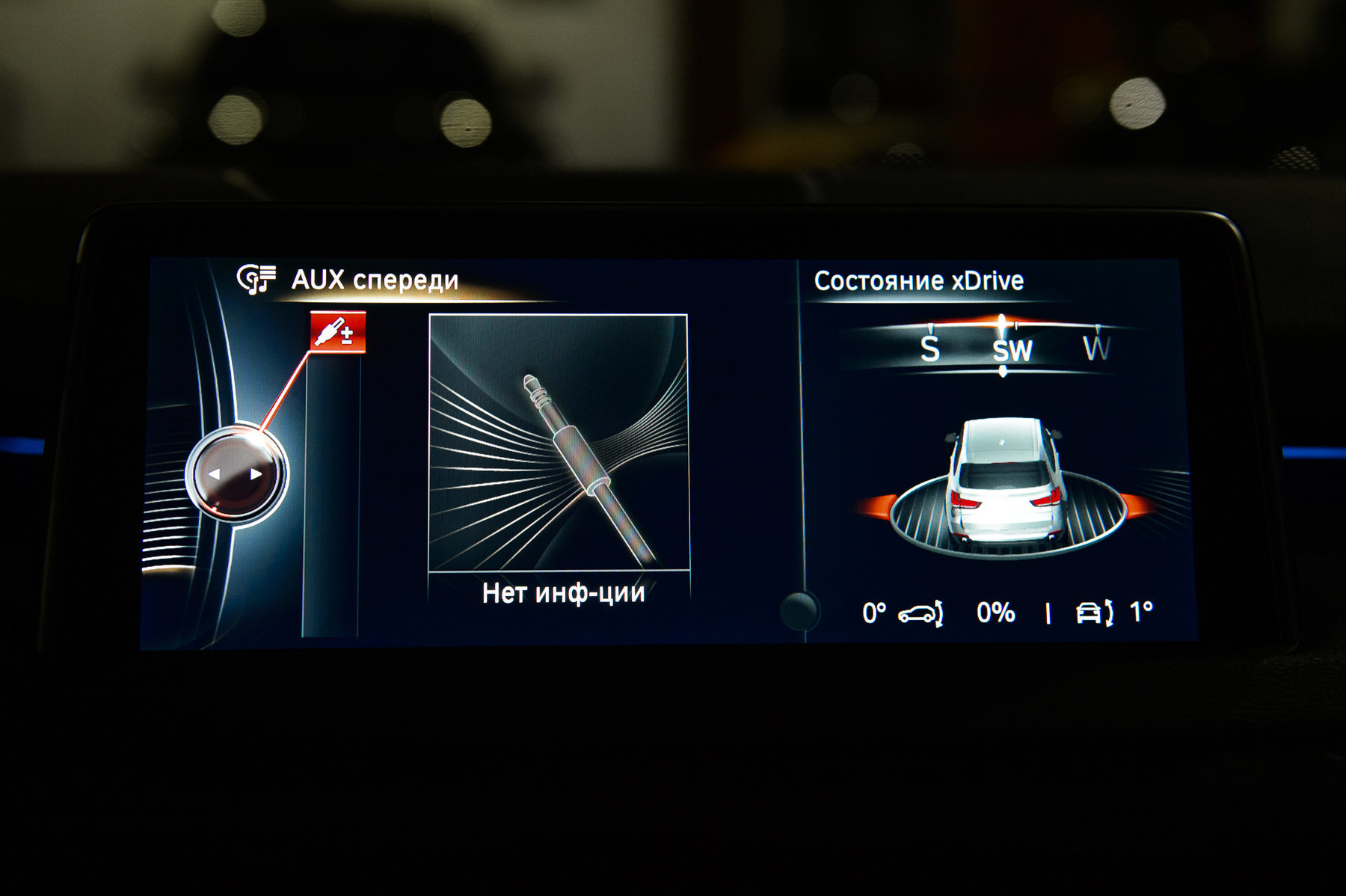
Task: Select the AUX спереди header title
Action: point(375,280)
